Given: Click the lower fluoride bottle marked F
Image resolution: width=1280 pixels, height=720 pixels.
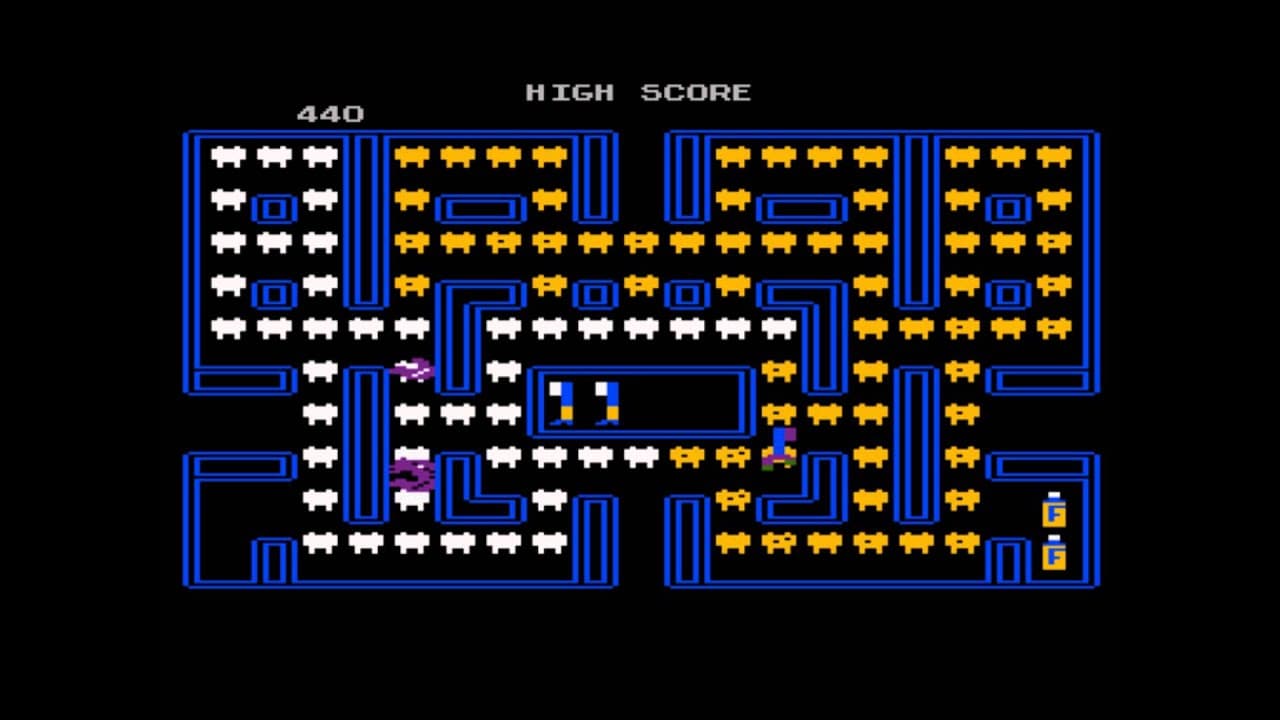Looking at the screenshot, I should point(1052,556).
